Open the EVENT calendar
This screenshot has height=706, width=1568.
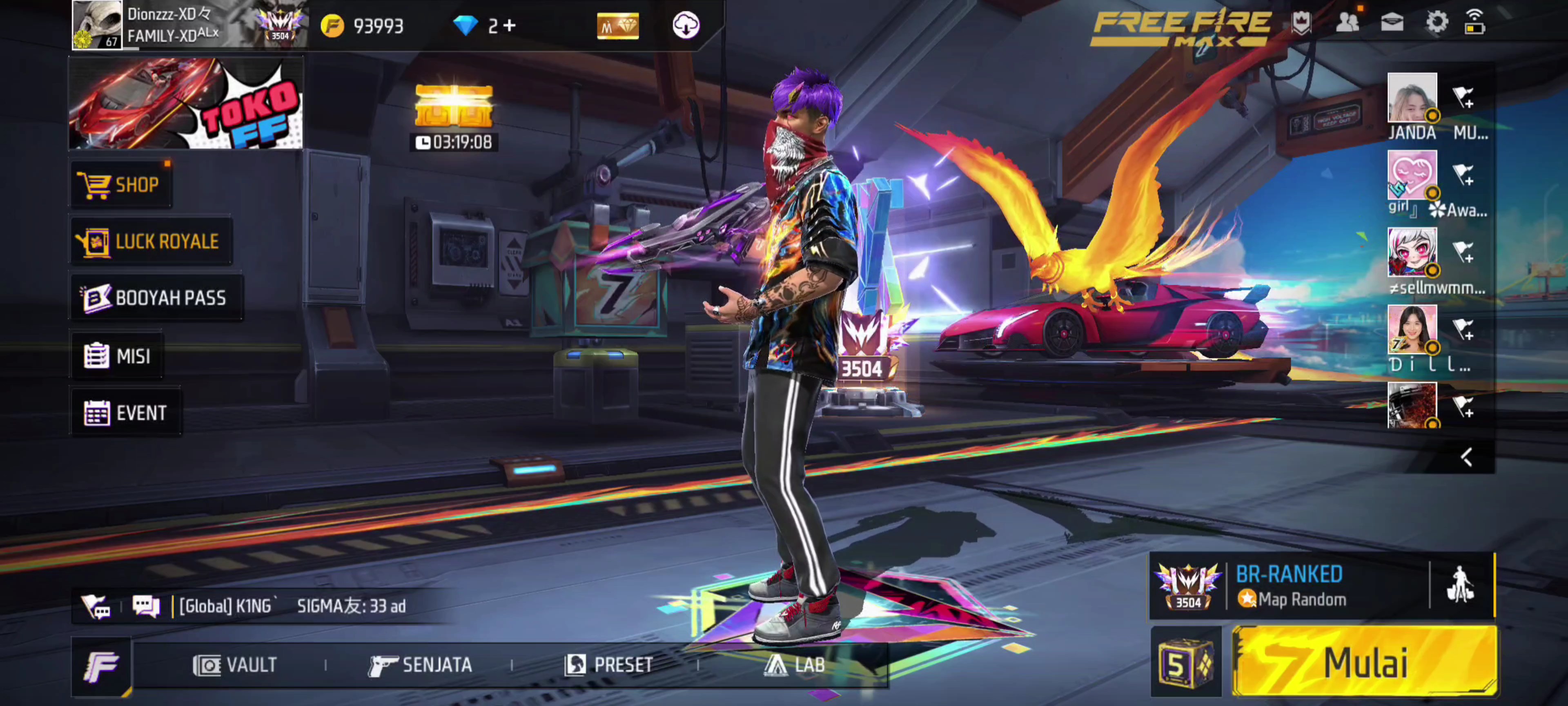[x=126, y=413]
